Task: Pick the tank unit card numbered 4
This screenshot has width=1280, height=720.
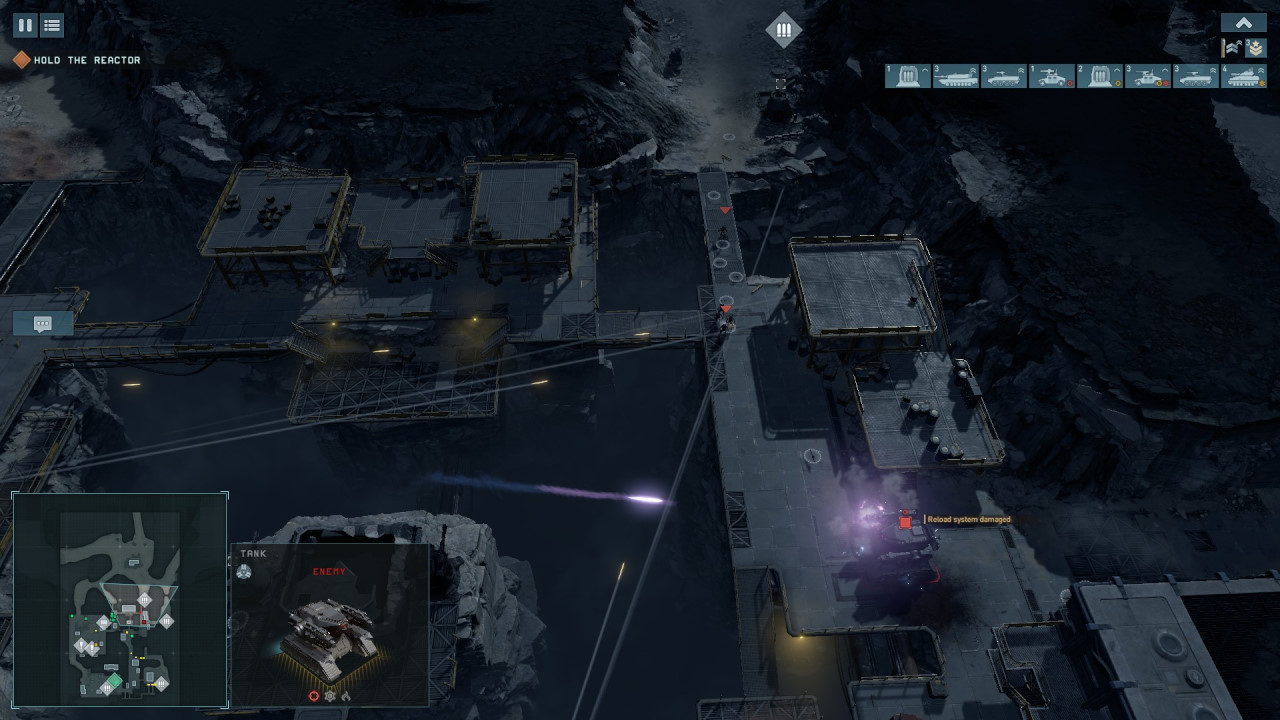Action: pos(1244,76)
